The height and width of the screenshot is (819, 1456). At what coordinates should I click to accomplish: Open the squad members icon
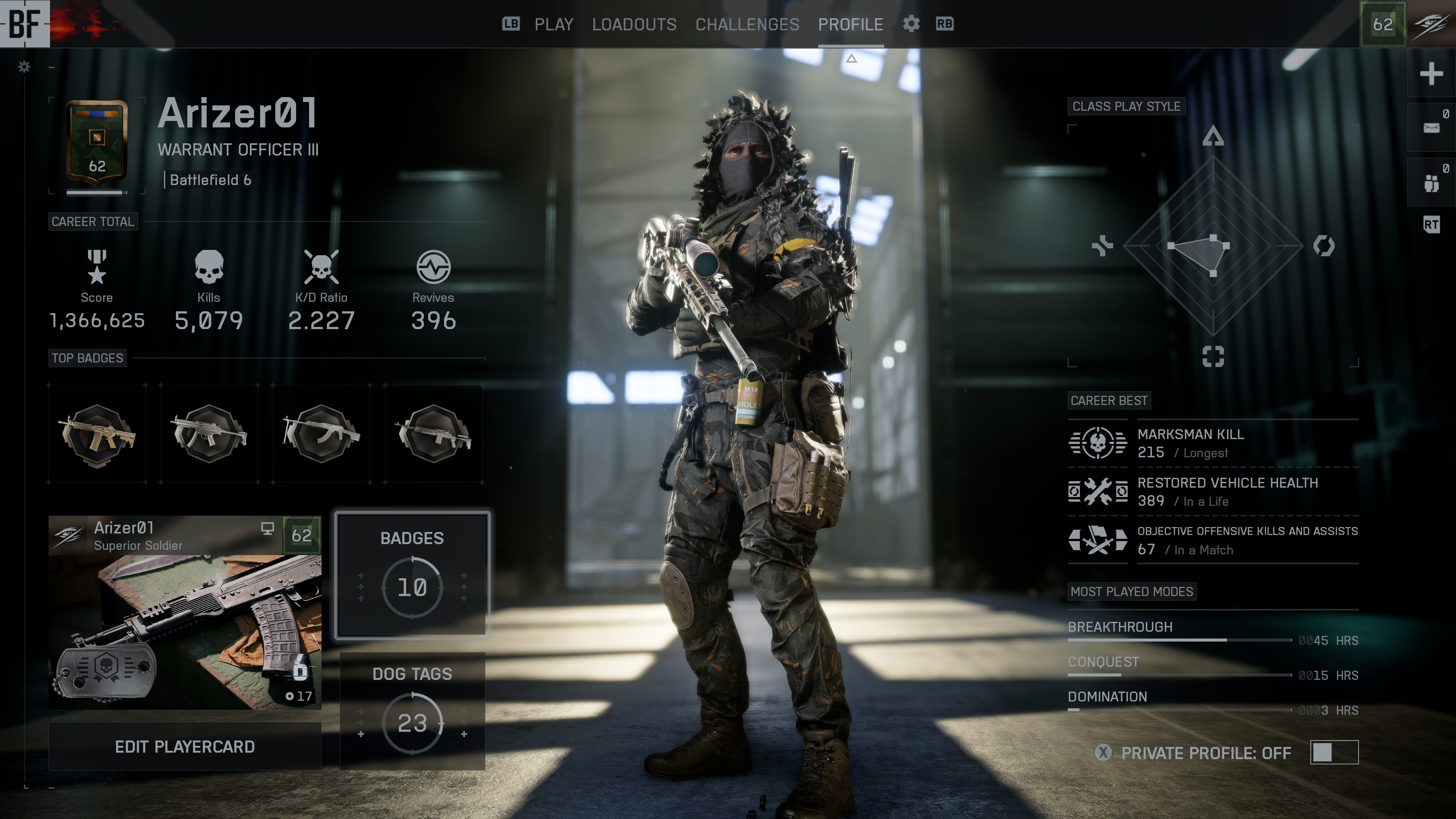tap(1431, 182)
